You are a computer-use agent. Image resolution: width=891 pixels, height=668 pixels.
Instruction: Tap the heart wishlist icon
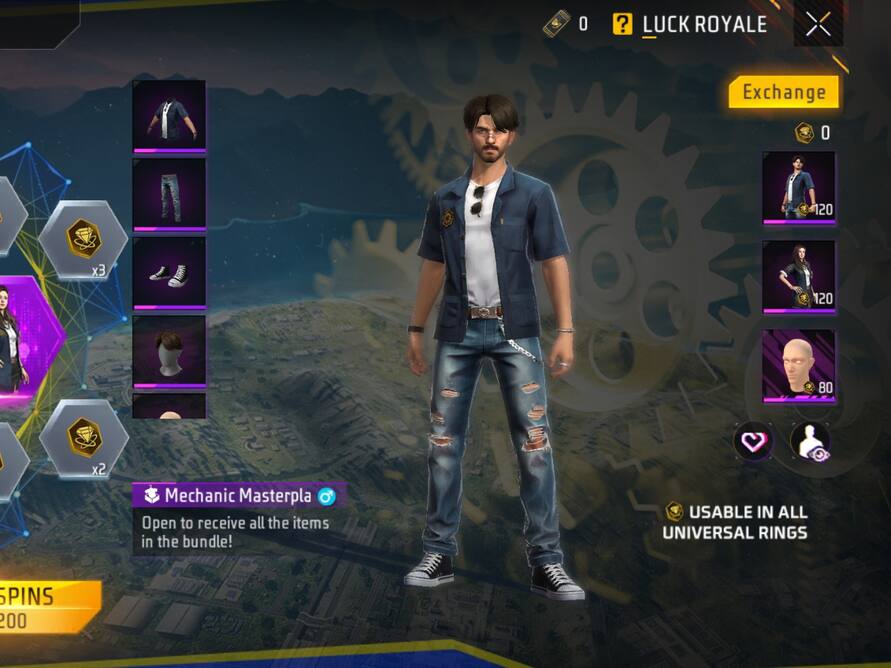[x=753, y=441]
